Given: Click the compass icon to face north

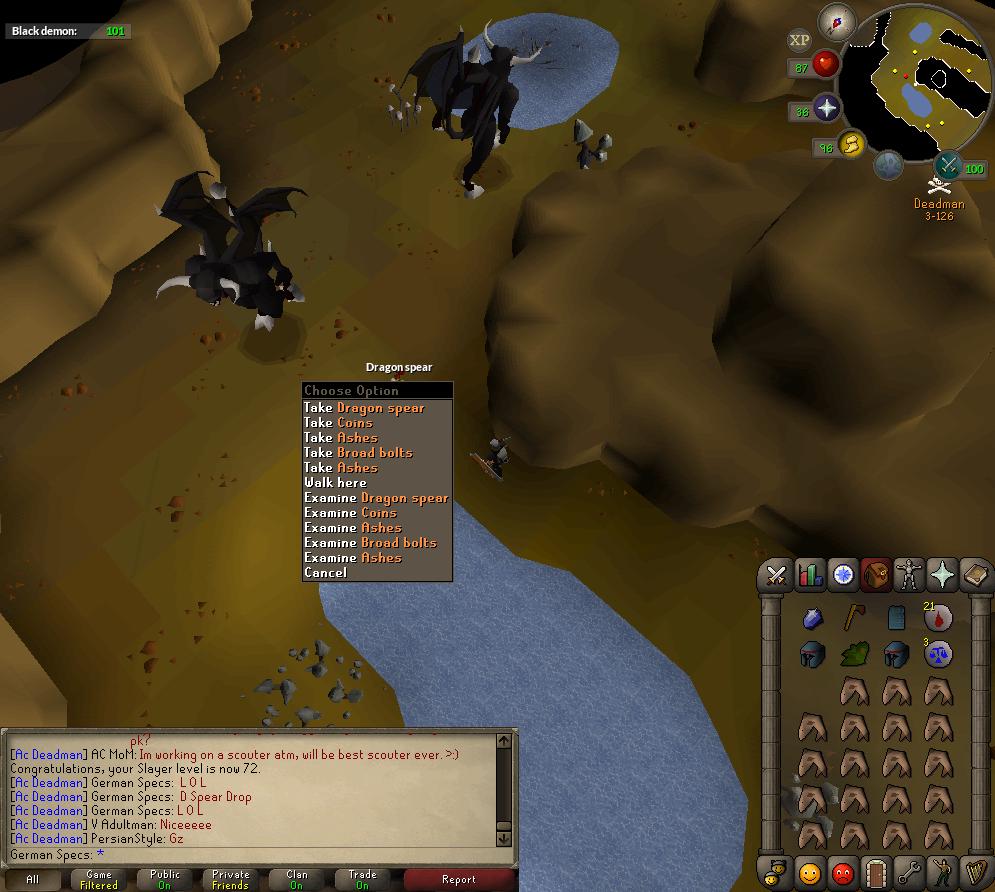Looking at the screenshot, I should [x=836, y=21].
